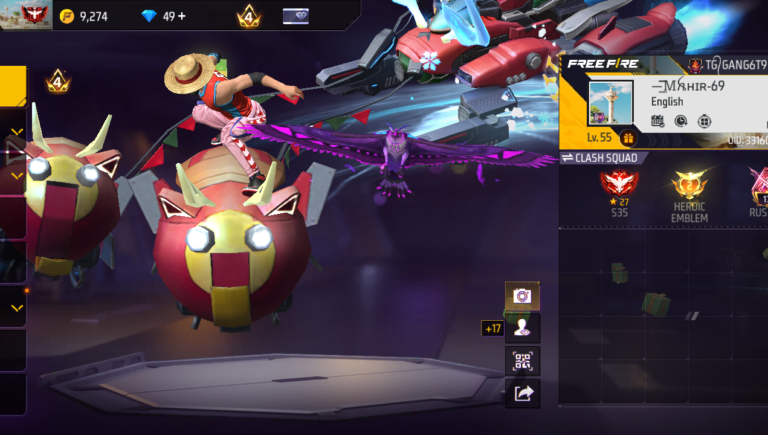Open the diamond membership card icon
This screenshot has height=435, width=768.
296,16
